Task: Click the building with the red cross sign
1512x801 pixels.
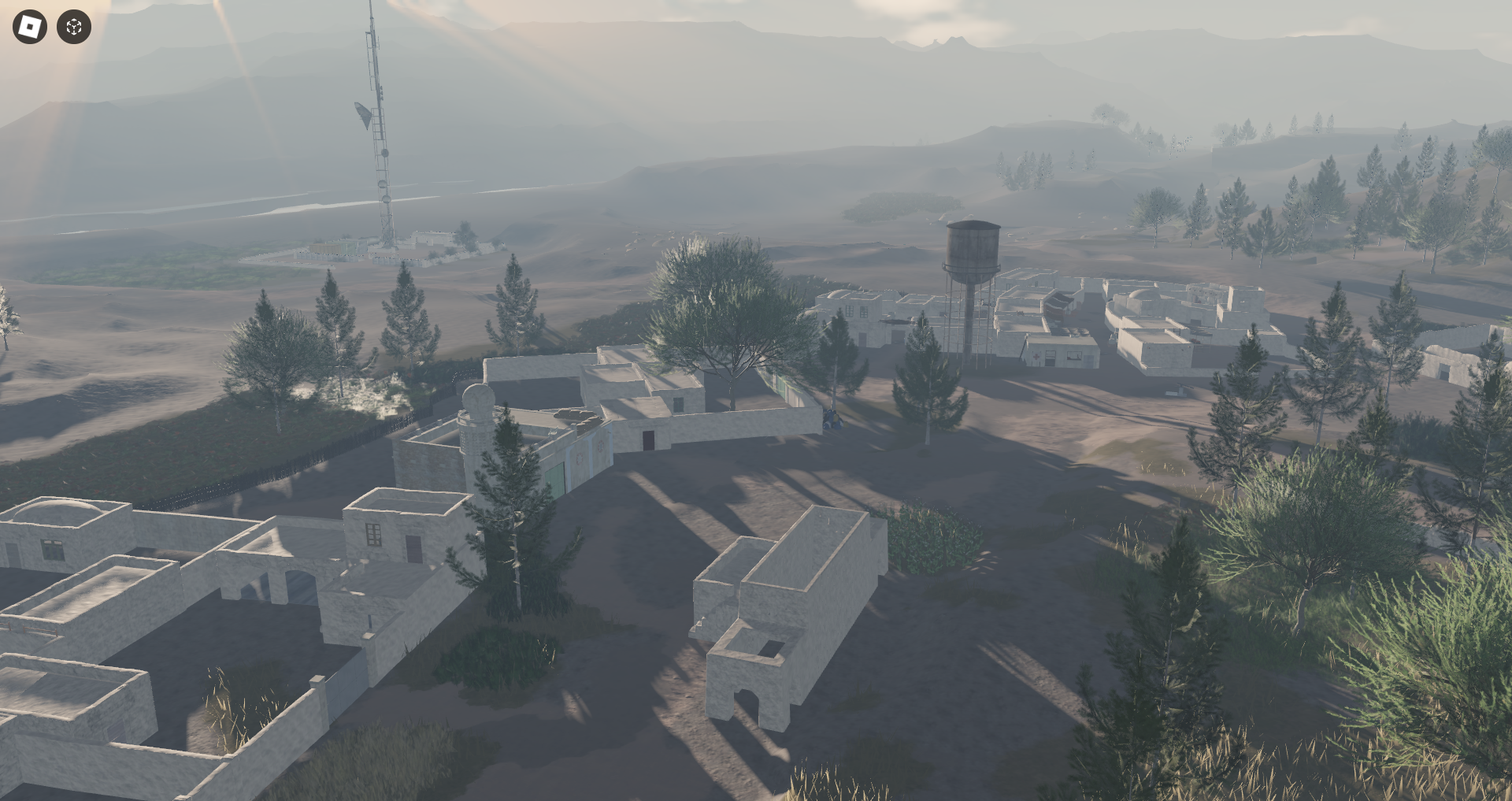Action: (1036, 356)
